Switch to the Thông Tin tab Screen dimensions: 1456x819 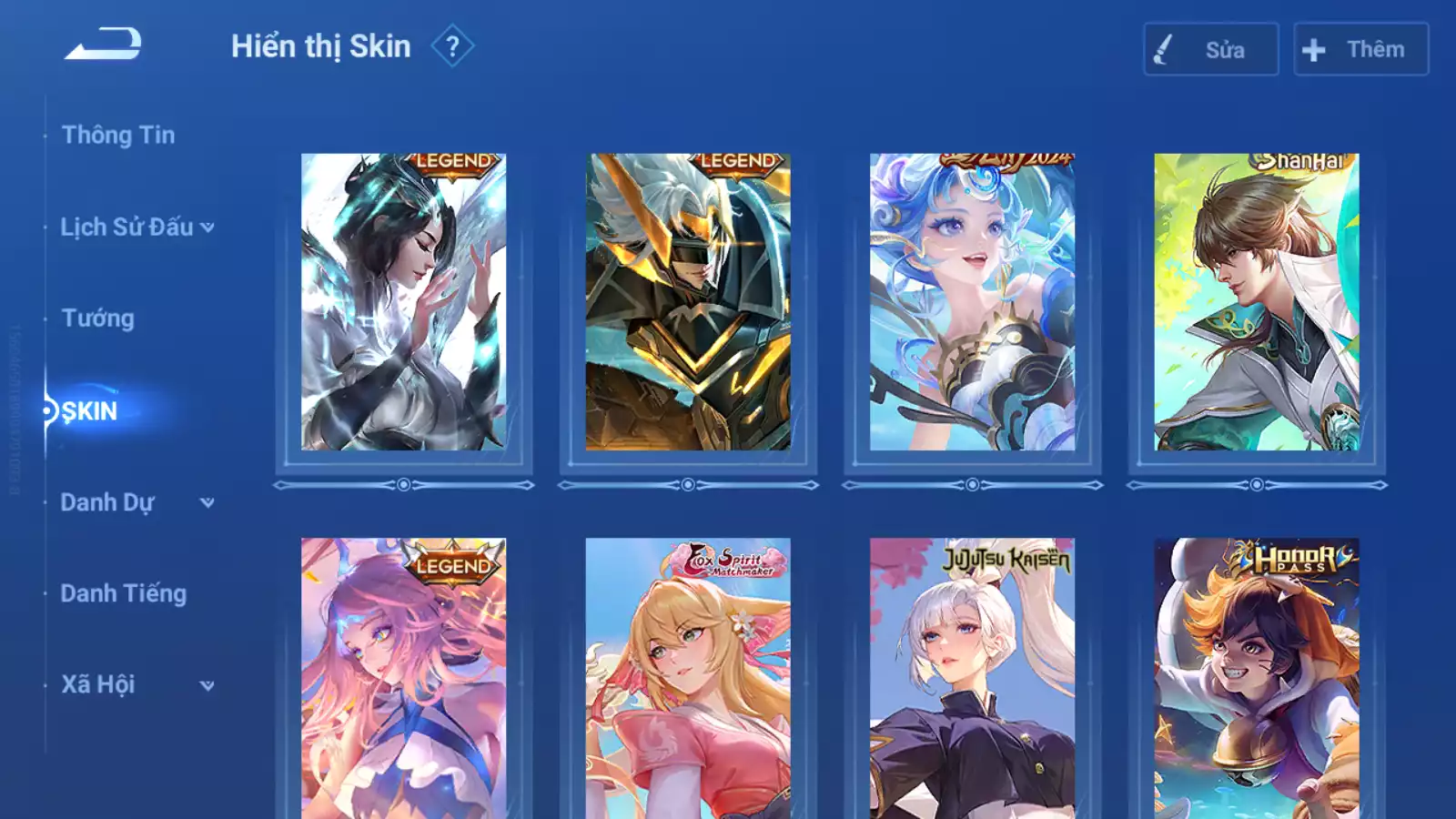(118, 136)
